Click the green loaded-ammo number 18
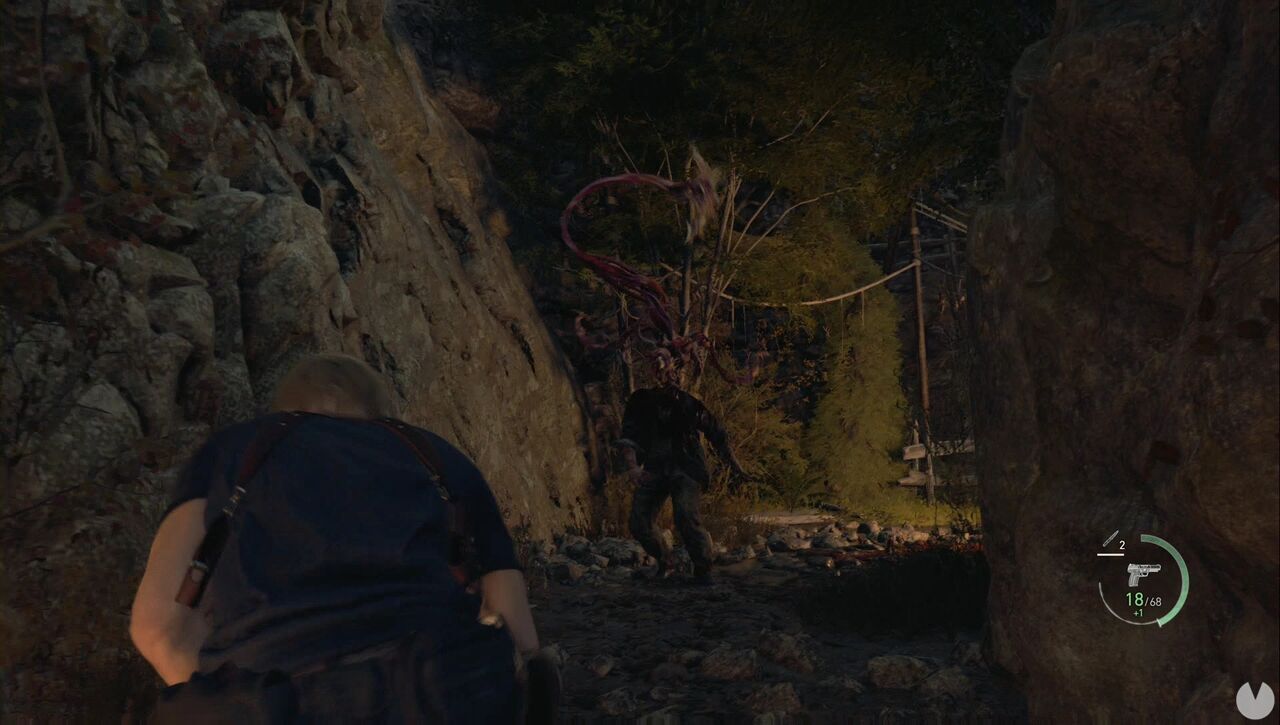The width and height of the screenshot is (1280, 725). click(1135, 600)
